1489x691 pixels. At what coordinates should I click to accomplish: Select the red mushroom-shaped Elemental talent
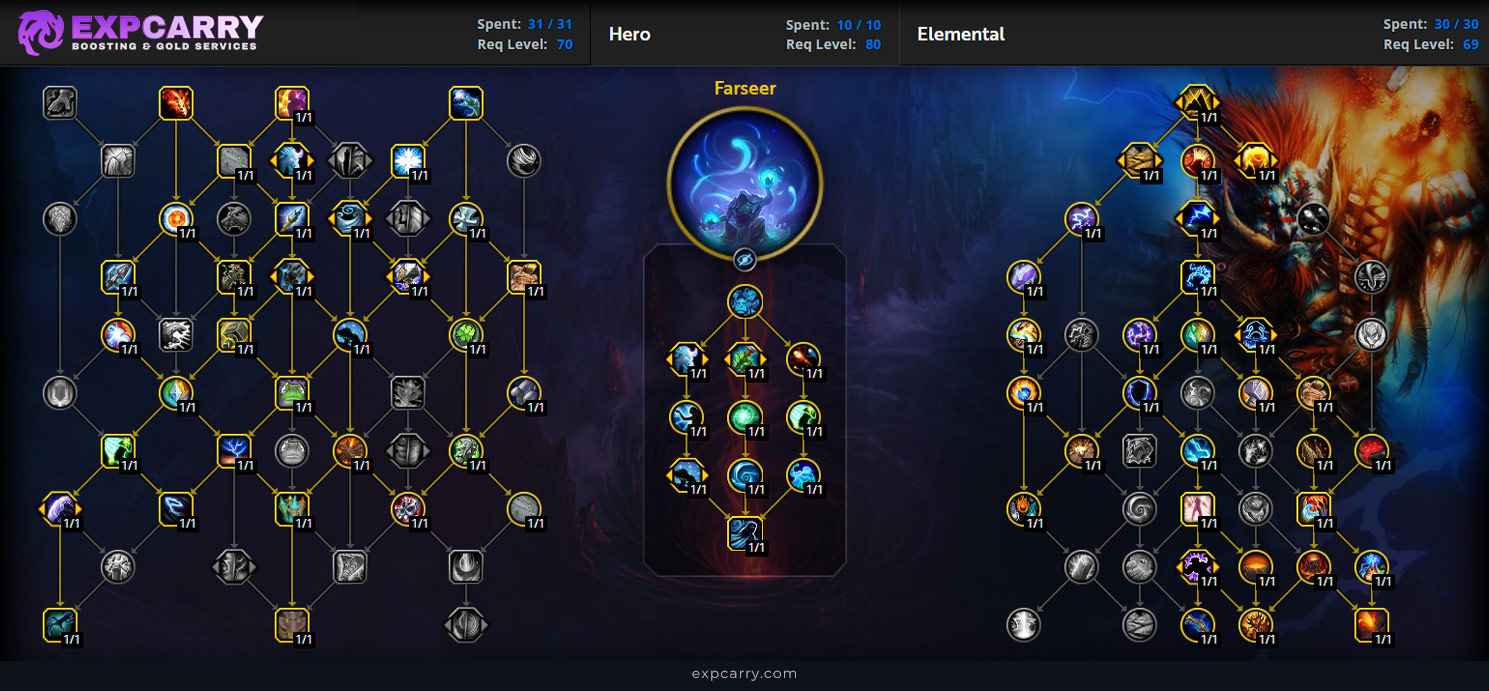[x=1371, y=451]
